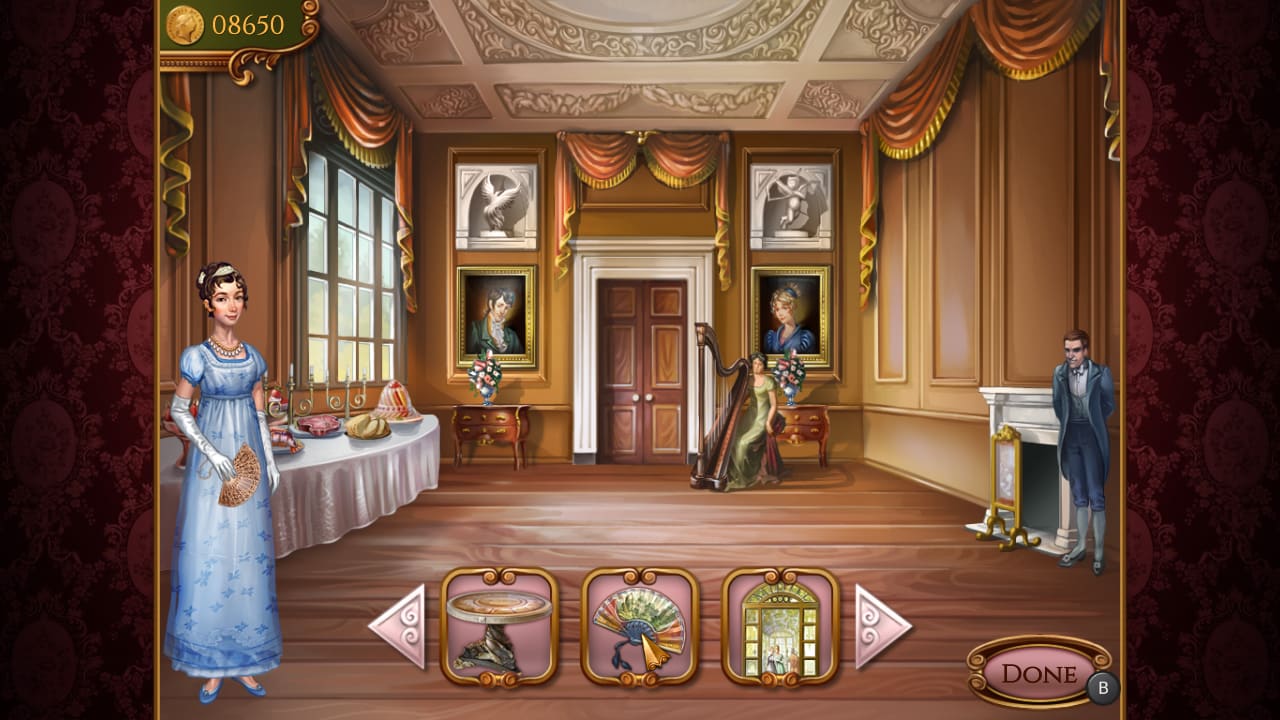Select the marble-top table item icon
Image resolution: width=1280 pixels, height=720 pixels.
tap(499, 629)
